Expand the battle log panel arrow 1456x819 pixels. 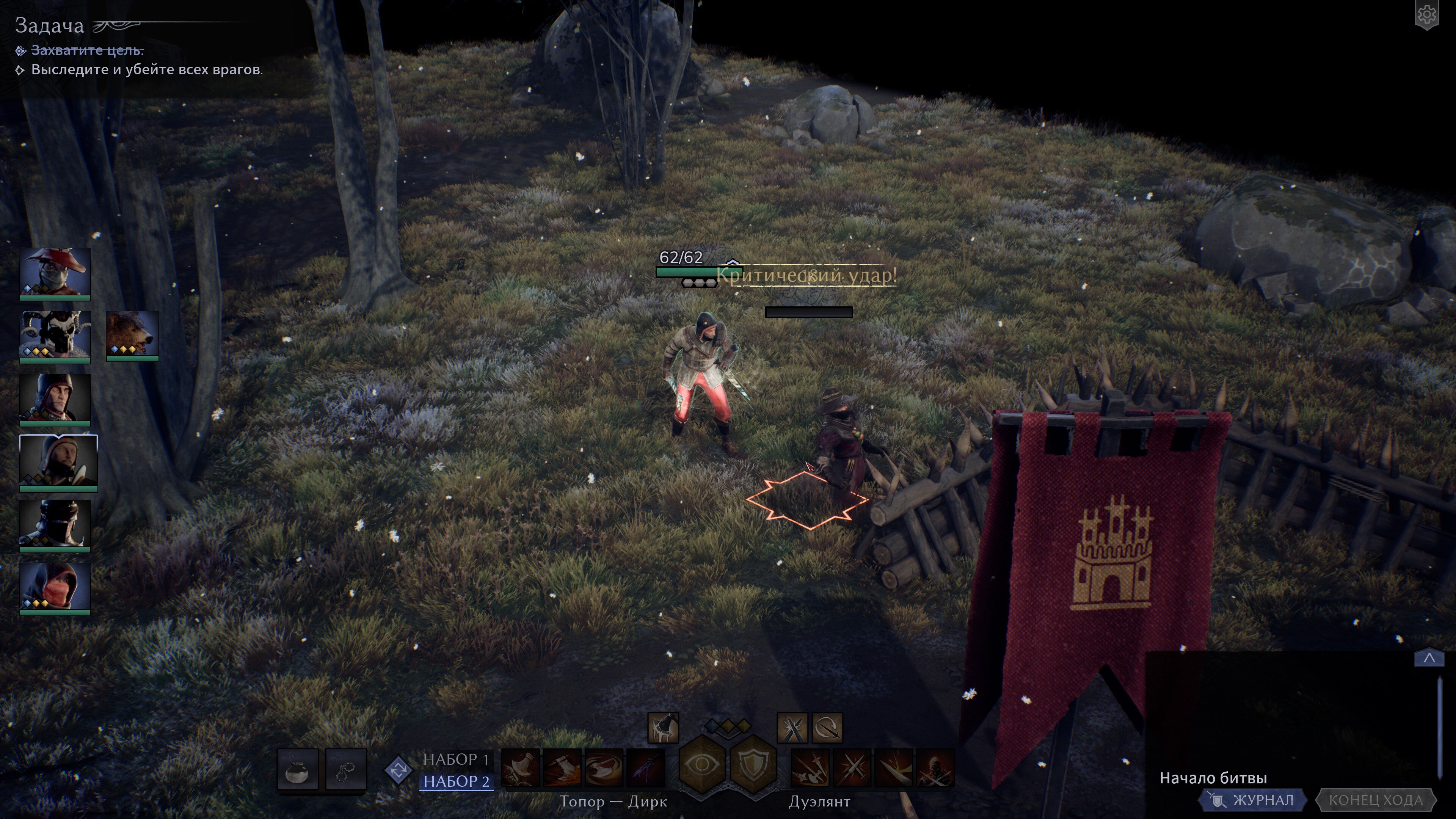coord(1429,658)
